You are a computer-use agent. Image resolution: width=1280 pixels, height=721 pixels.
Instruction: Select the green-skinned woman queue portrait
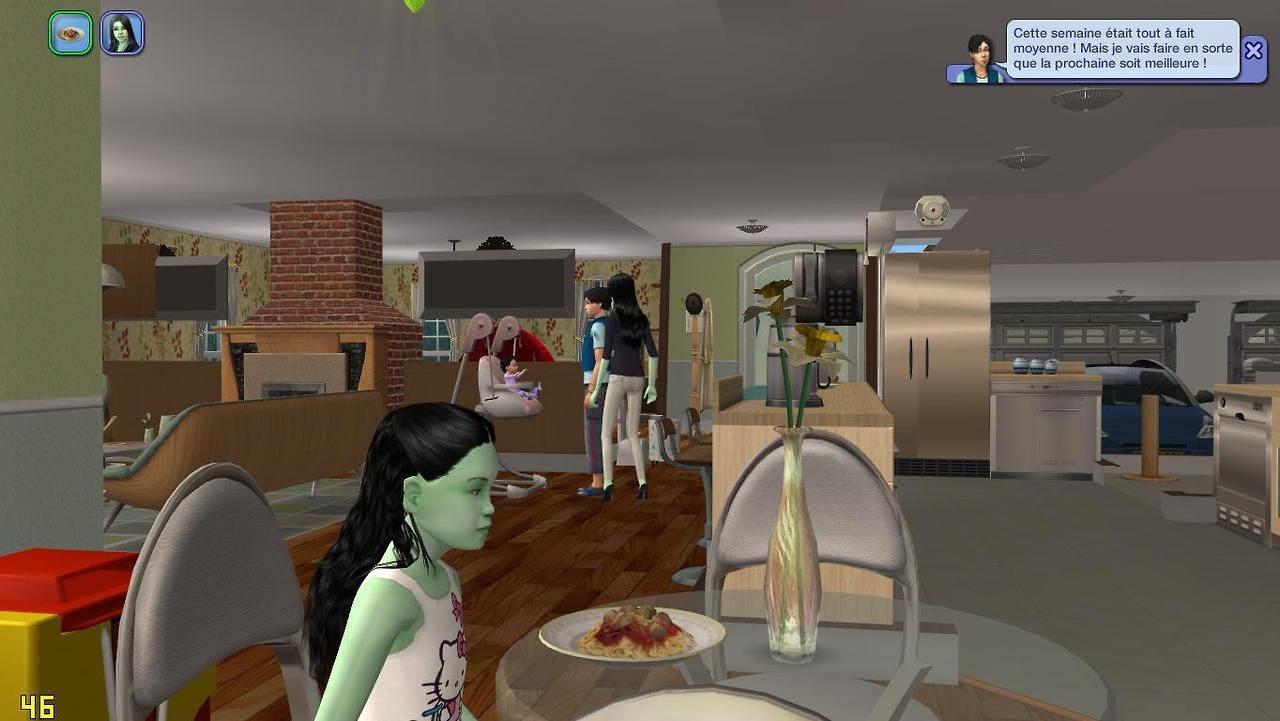point(122,33)
